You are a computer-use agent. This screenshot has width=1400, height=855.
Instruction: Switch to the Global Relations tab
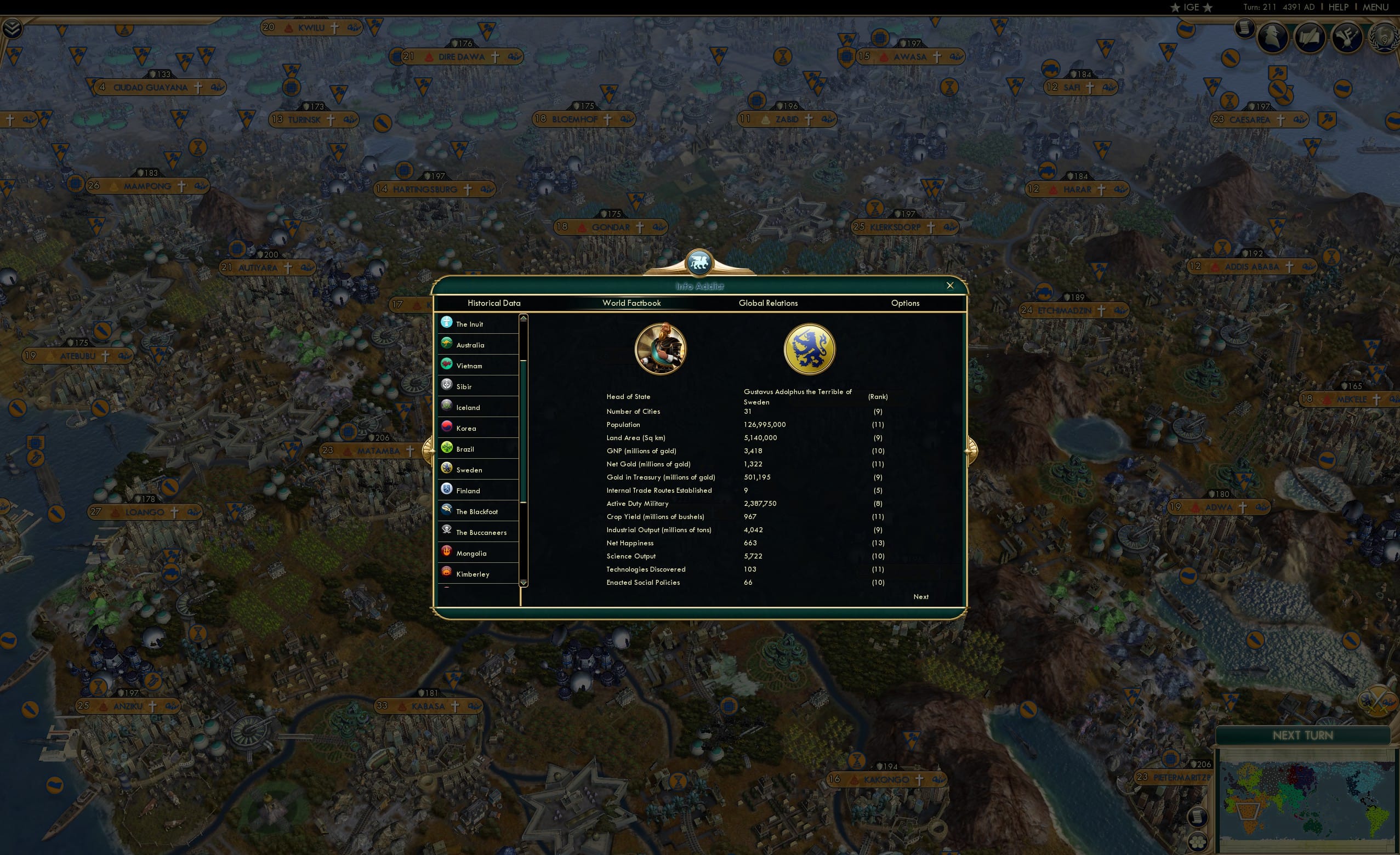(x=768, y=303)
